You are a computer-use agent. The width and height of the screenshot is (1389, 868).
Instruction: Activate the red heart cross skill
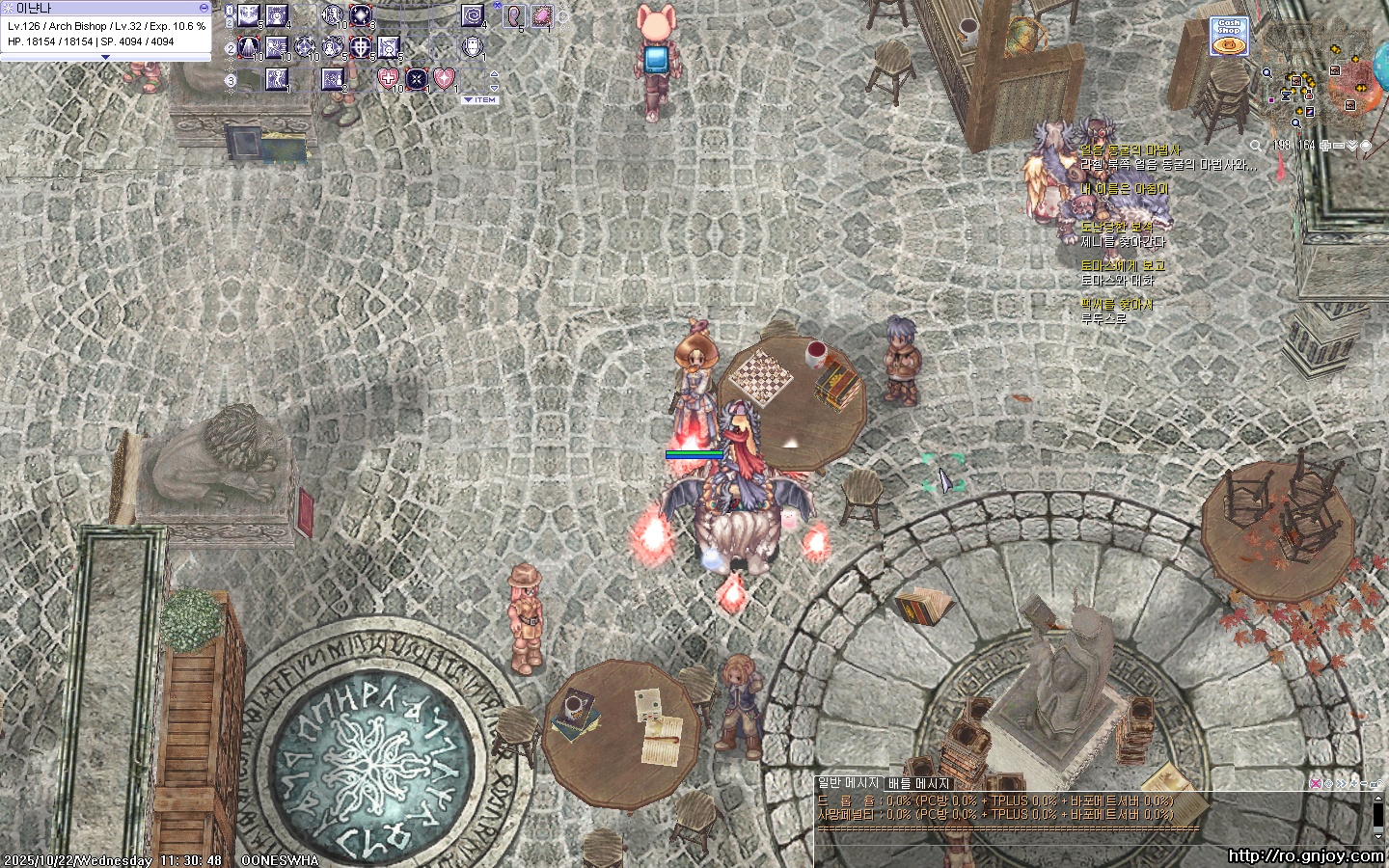[x=389, y=79]
